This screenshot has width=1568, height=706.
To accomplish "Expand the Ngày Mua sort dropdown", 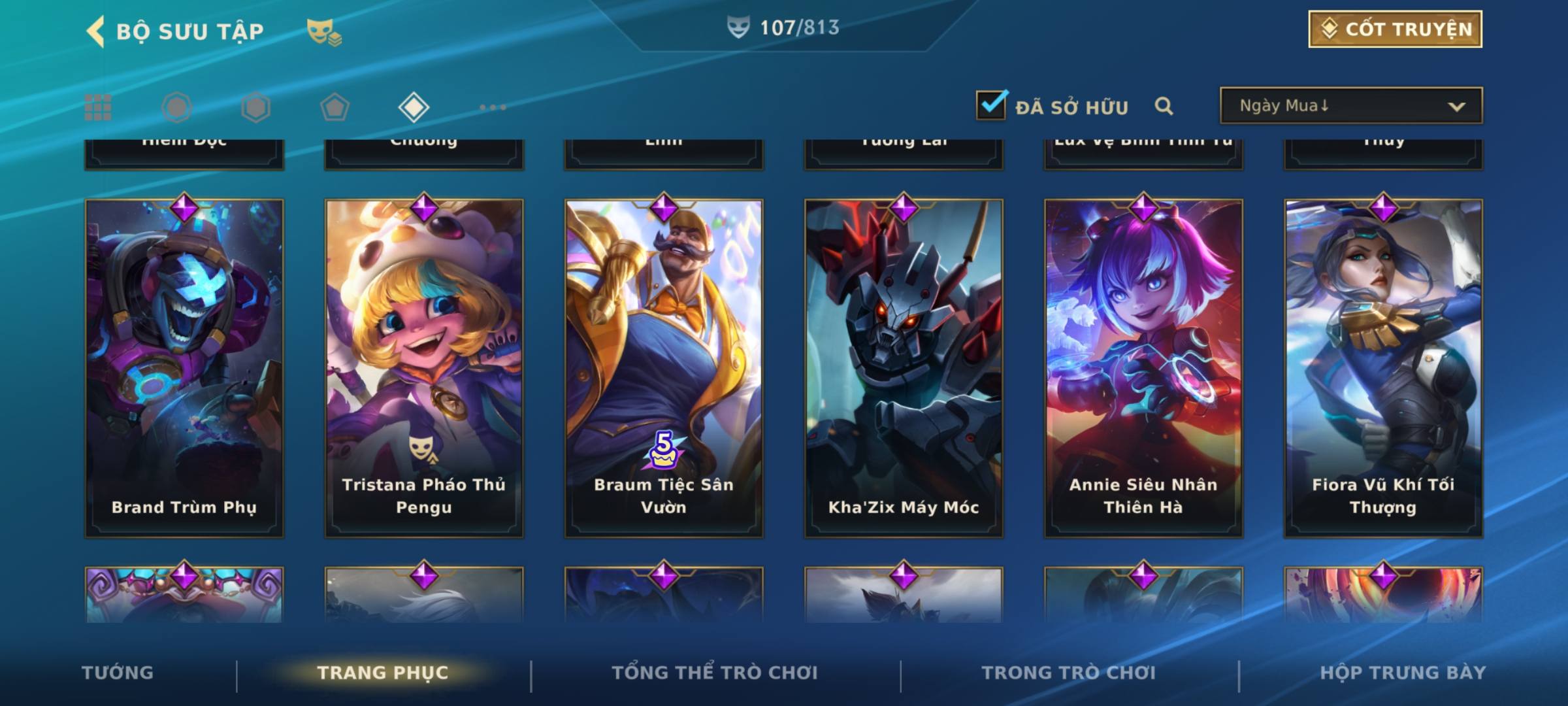I will click(1351, 106).
